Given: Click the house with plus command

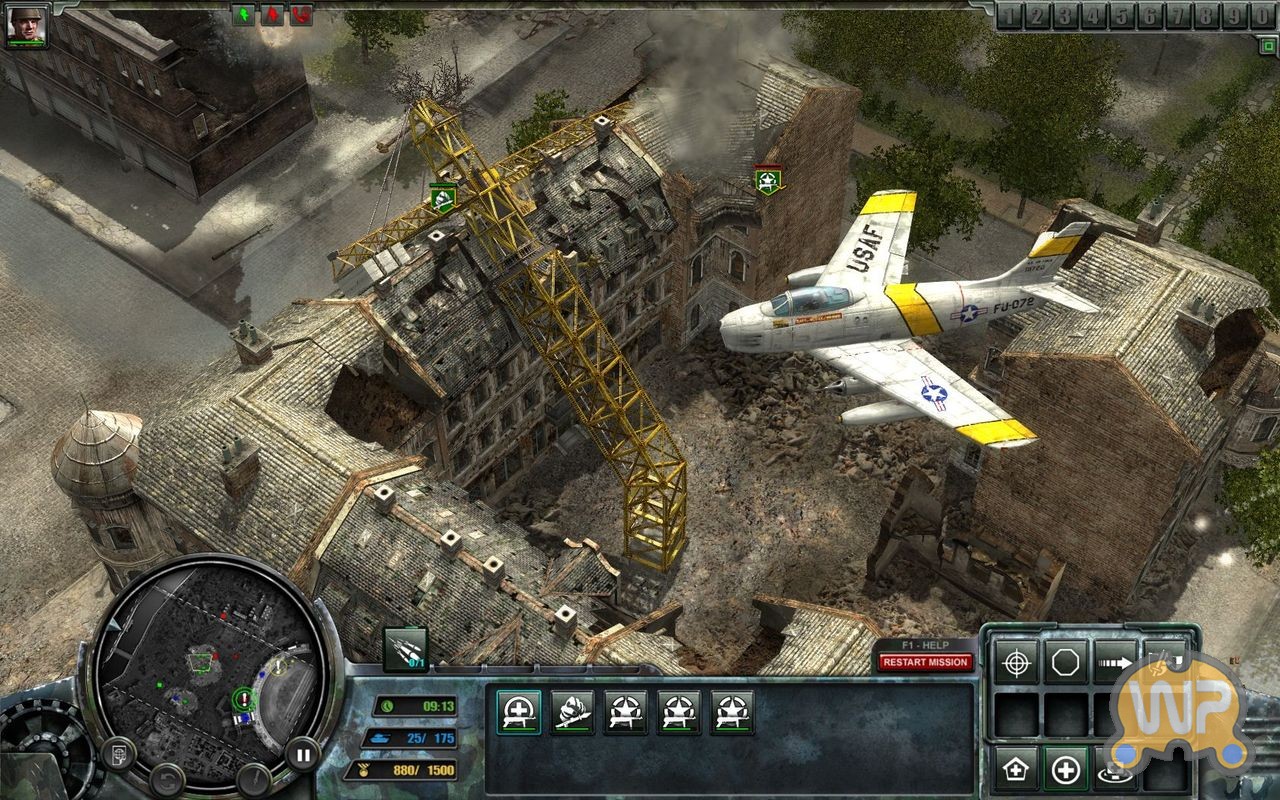Looking at the screenshot, I should click(x=1016, y=769).
